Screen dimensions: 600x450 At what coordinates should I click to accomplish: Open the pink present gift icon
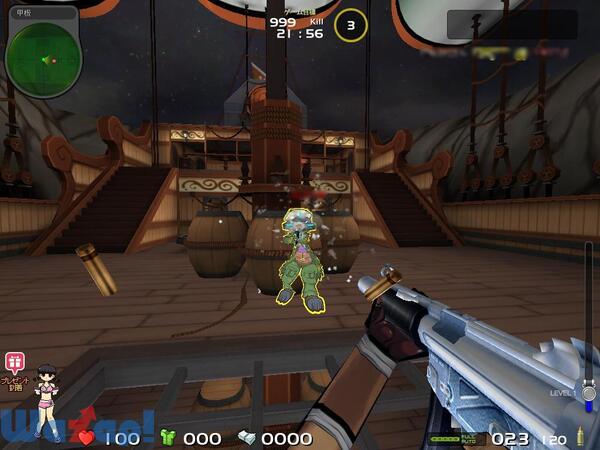15,363
